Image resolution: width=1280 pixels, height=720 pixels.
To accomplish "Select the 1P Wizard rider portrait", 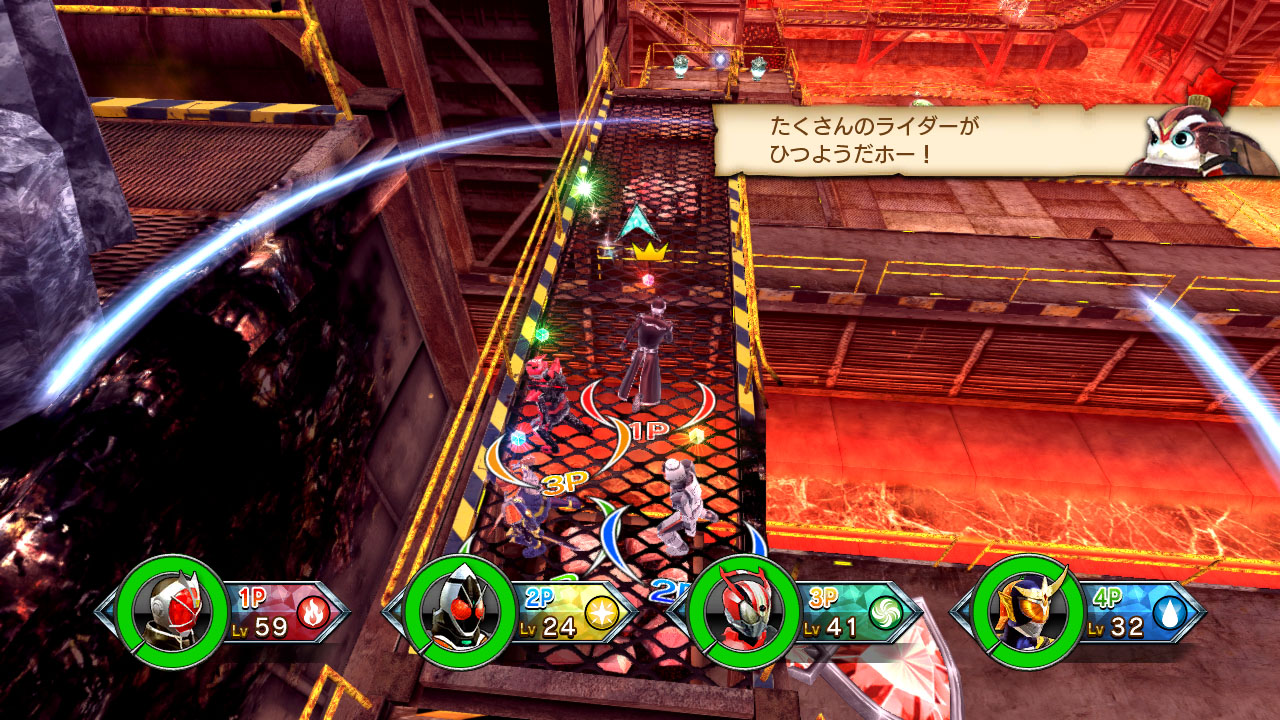I will (x=167, y=610).
